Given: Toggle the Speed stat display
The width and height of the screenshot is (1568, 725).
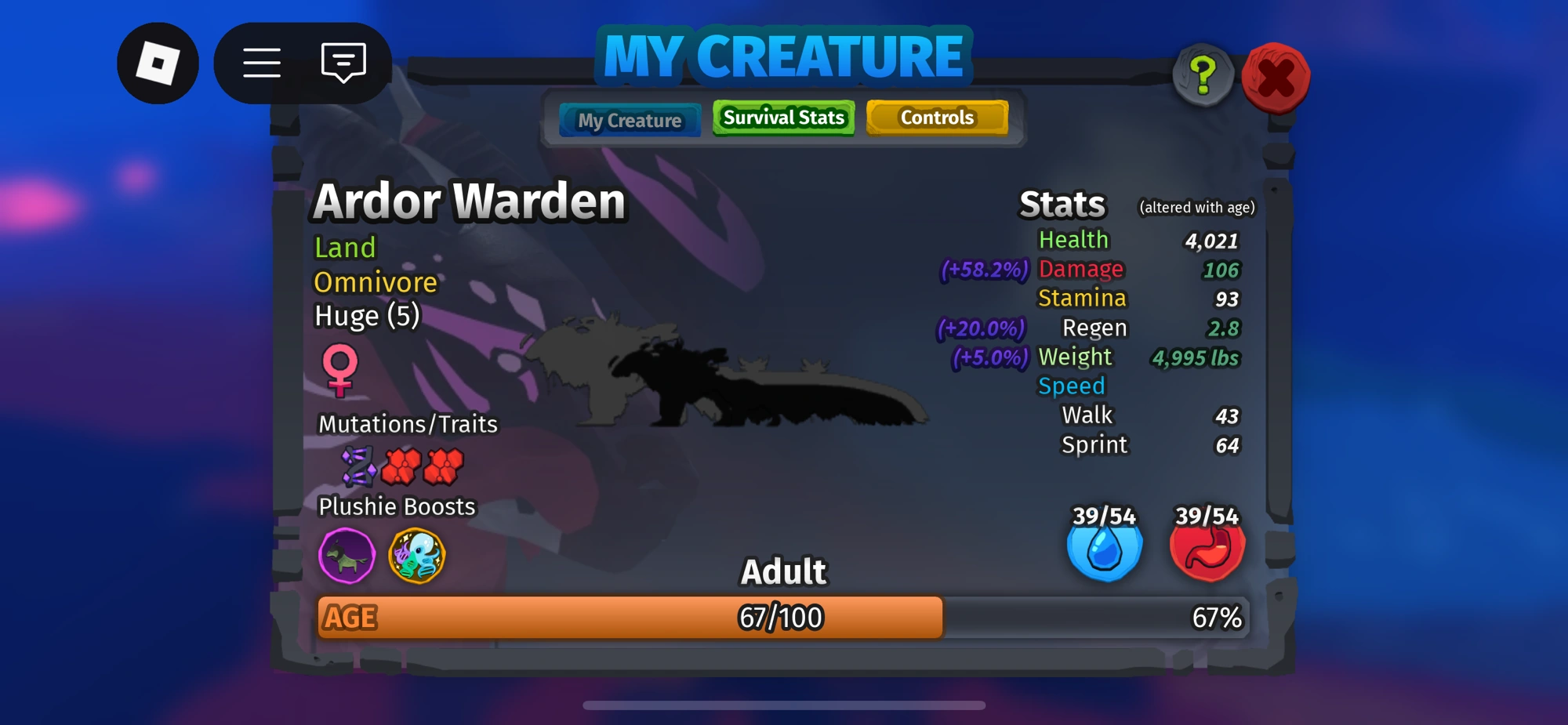Looking at the screenshot, I should pyautogui.click(x=1071, y=386).
